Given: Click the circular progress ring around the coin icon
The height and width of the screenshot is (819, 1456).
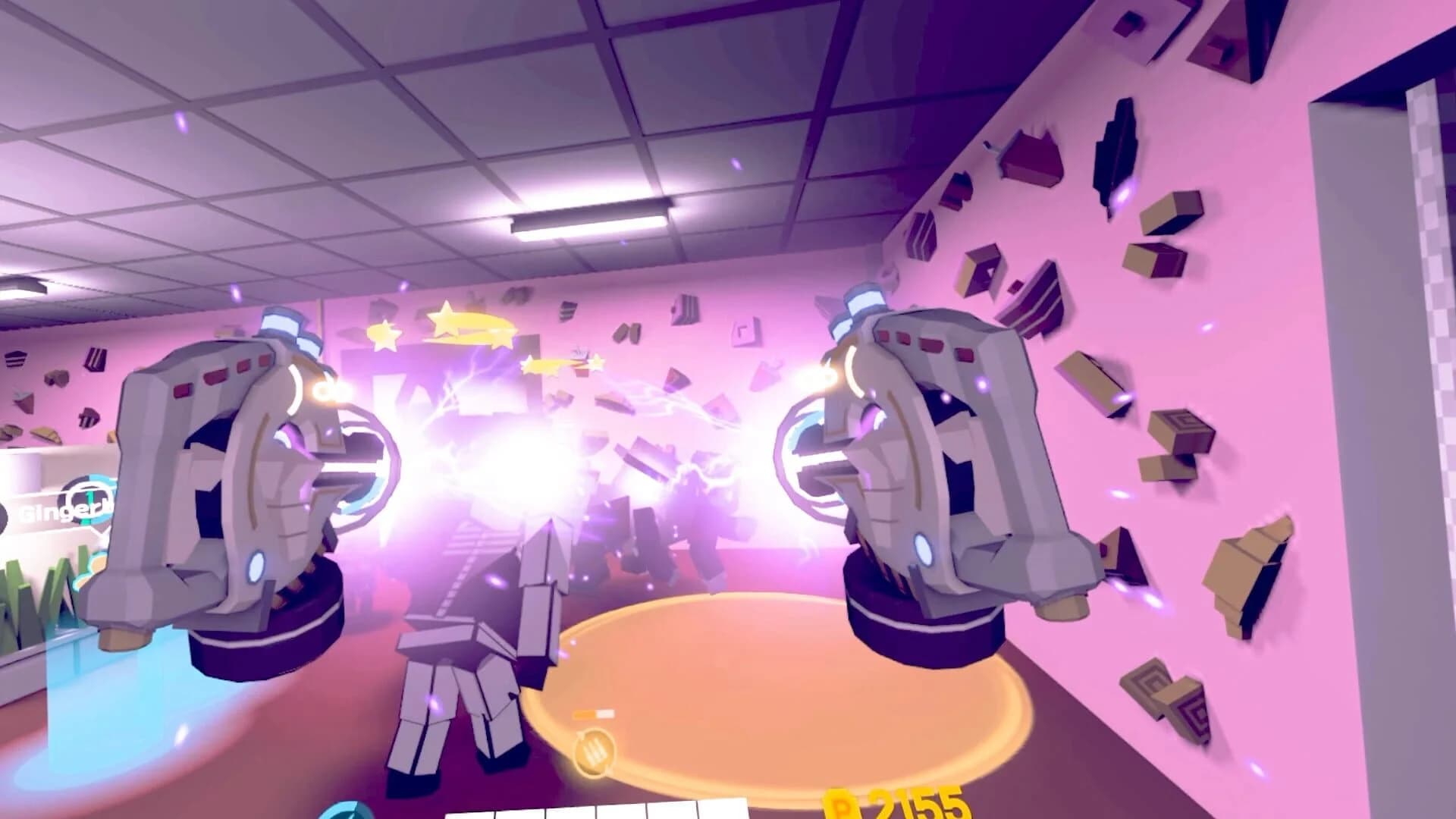Looking at the screenshot, I should point(593,751).
